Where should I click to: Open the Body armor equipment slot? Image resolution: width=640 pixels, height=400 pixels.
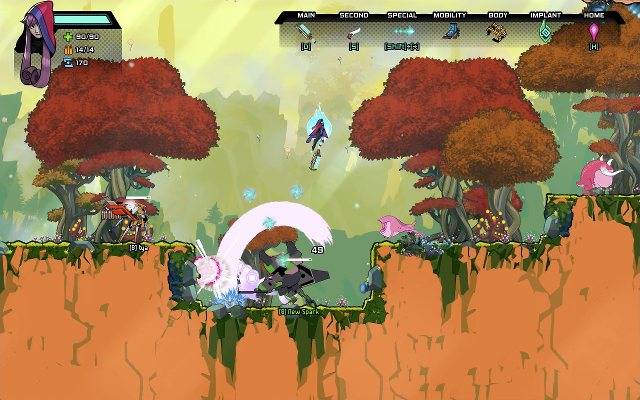coord(497,32)
